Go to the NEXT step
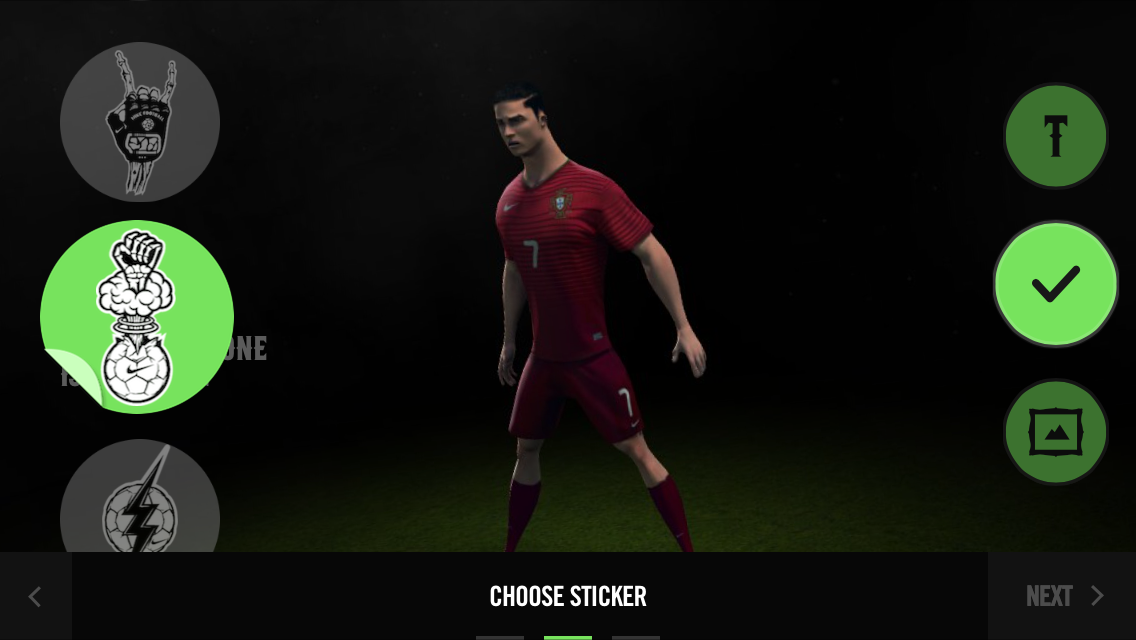 pyautogui.click(x=1062, y=596)
